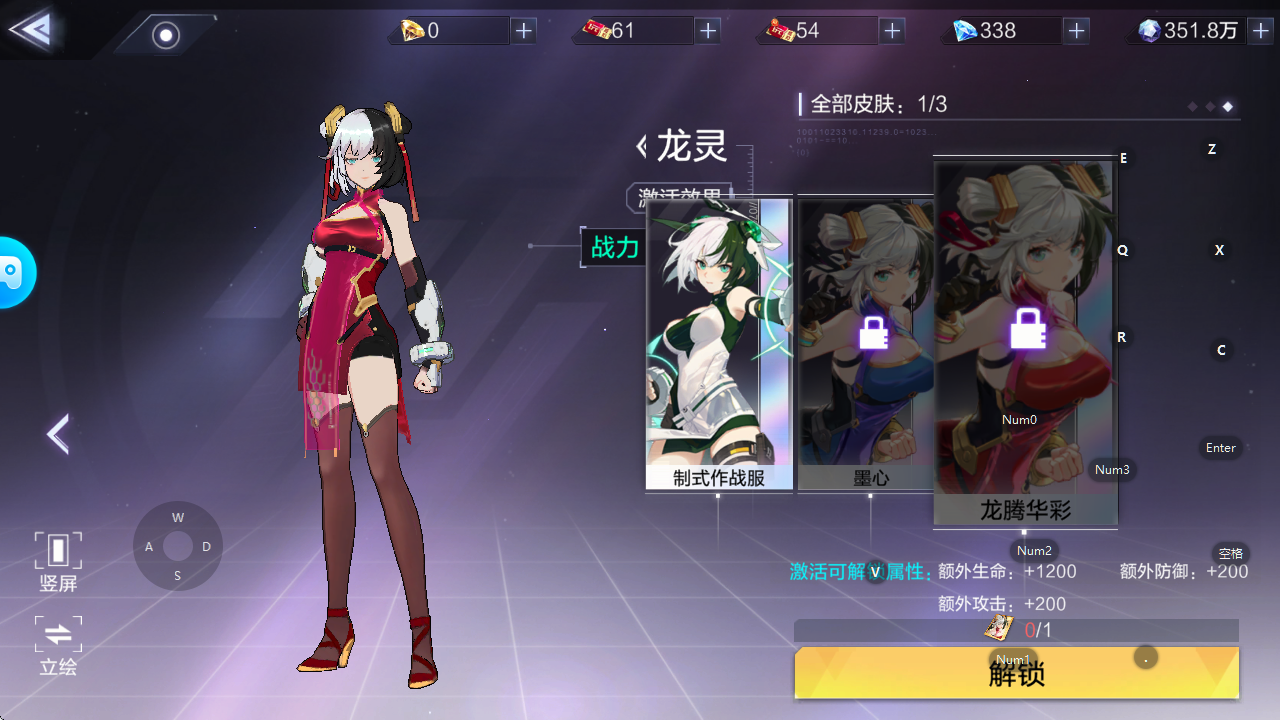Viewport: 1280px width, 720px height.
Task: Toggle 立绘 portrait display mode
Action: [x=57, y=645]
